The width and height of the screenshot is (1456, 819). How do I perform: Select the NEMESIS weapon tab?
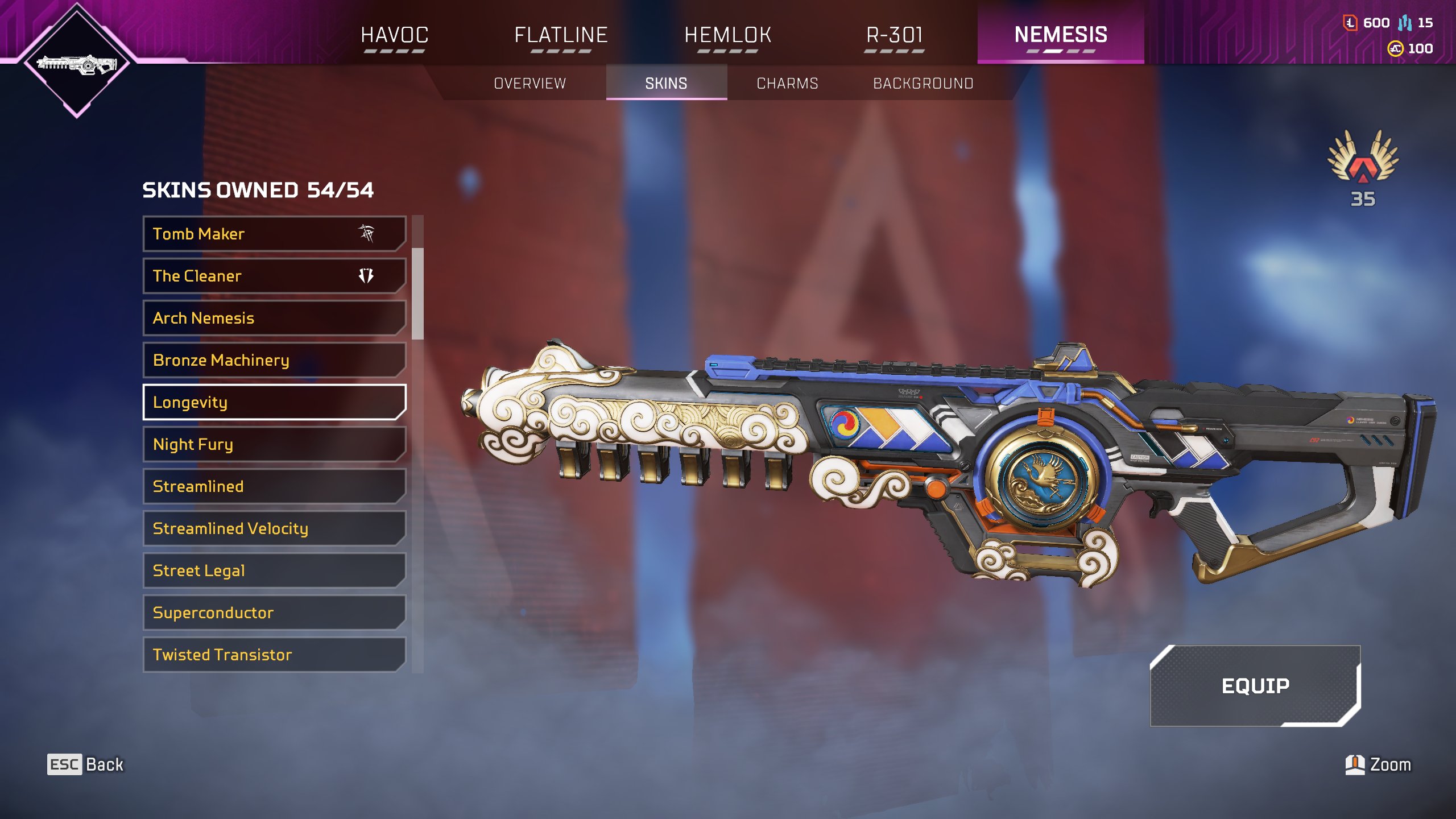point(1061,35)
